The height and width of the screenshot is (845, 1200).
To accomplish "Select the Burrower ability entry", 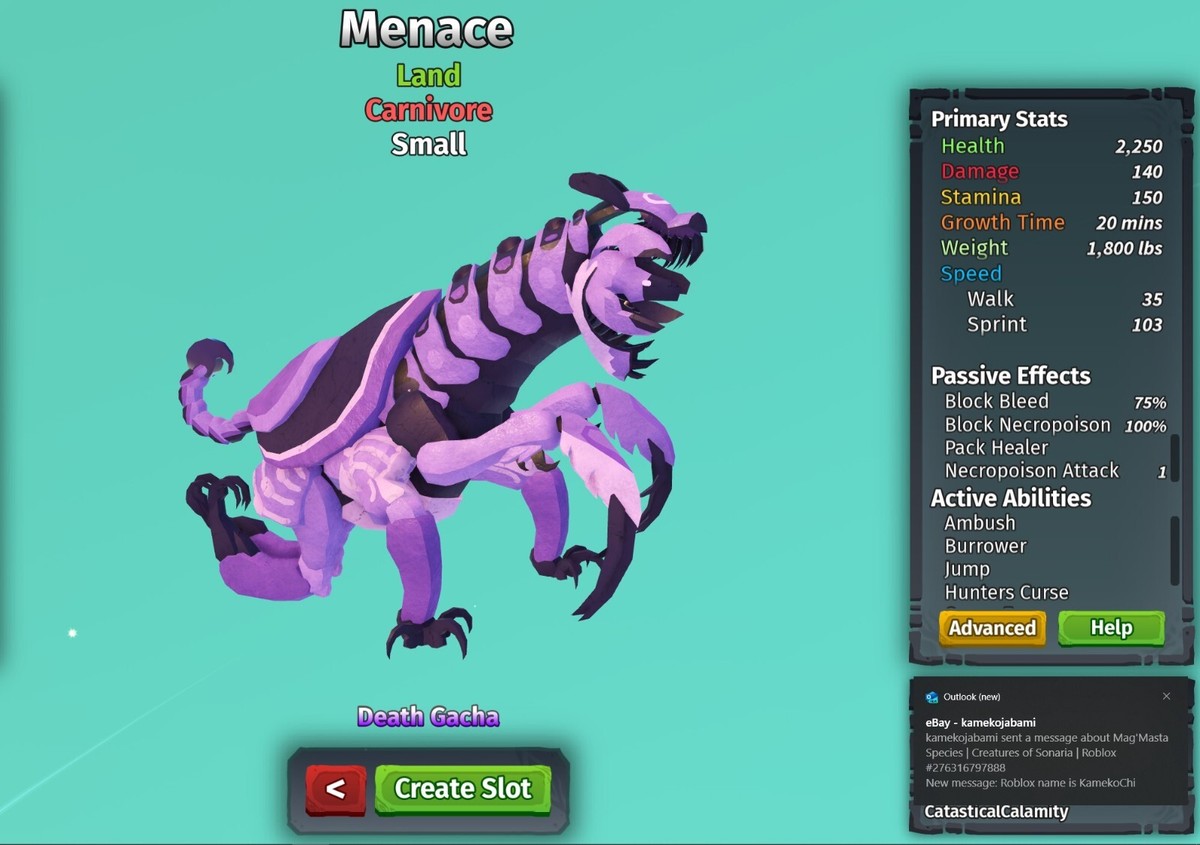I will 985,546.
